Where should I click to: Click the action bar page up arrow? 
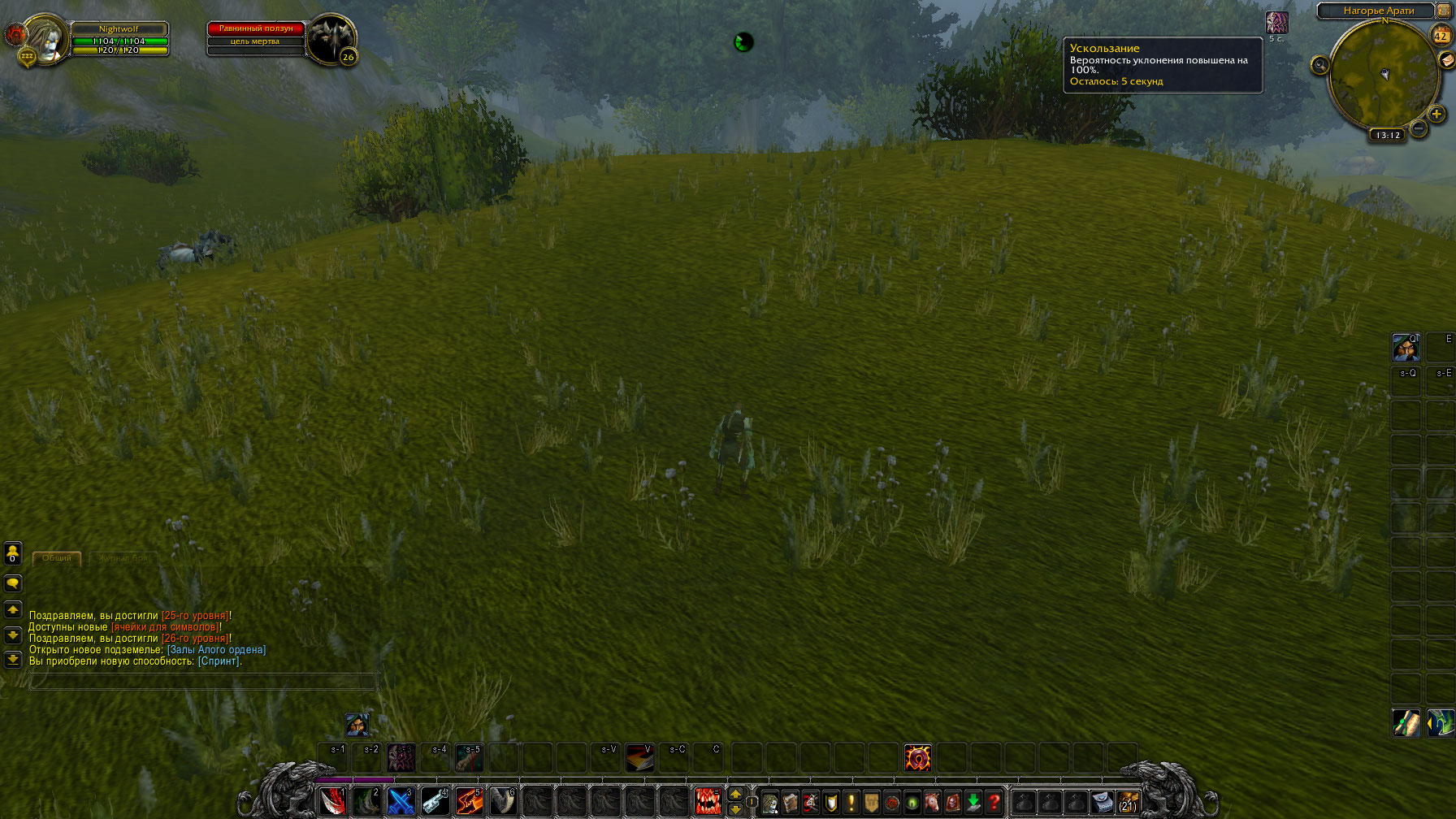735,794
